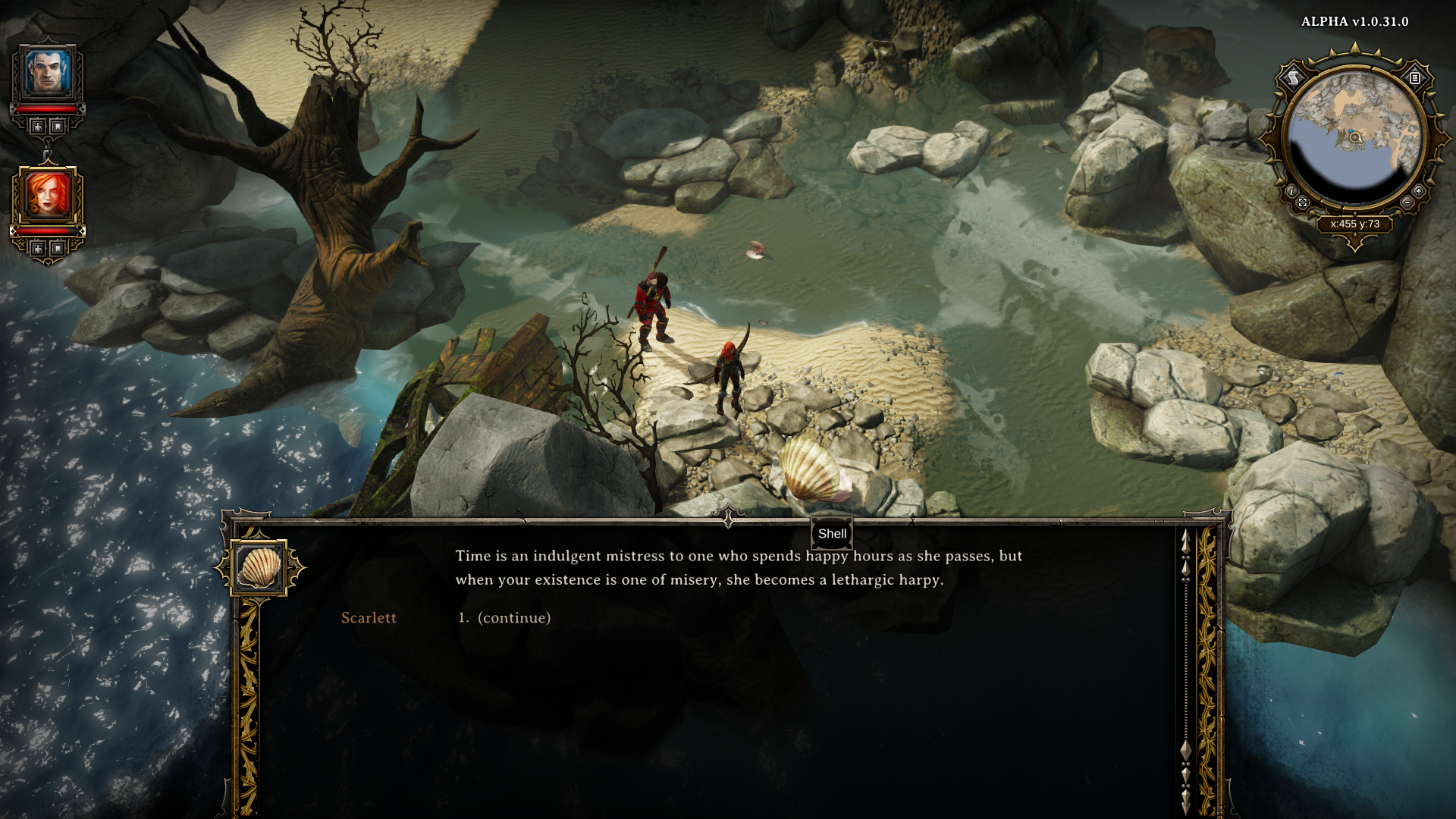The height and width of the screenshot is (819, 1456).
Task: Open the figure icon under Scarlett's portrait
Action: pos(38,249)
